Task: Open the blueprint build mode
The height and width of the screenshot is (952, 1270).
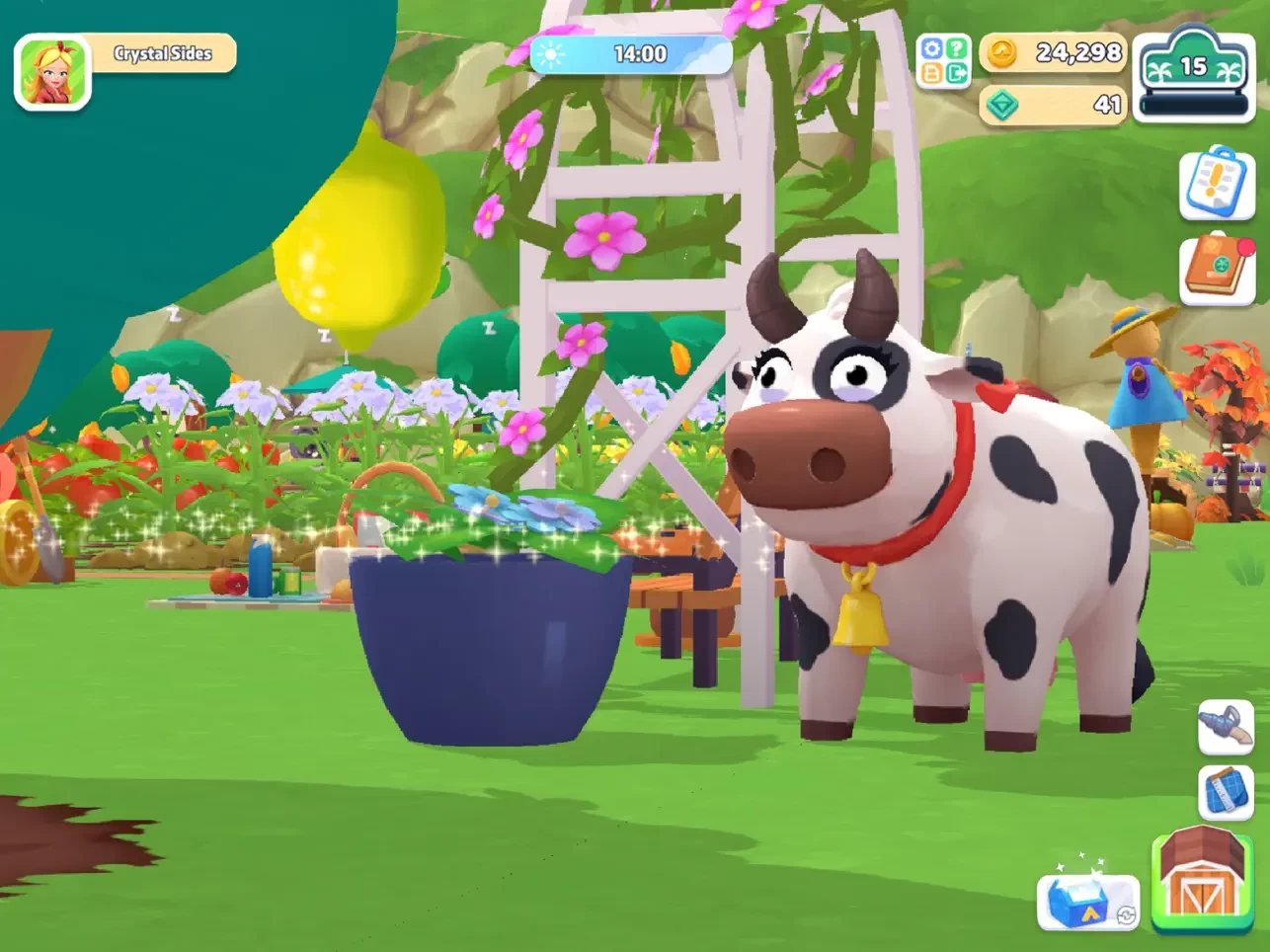Action: tap(1226, 792)
